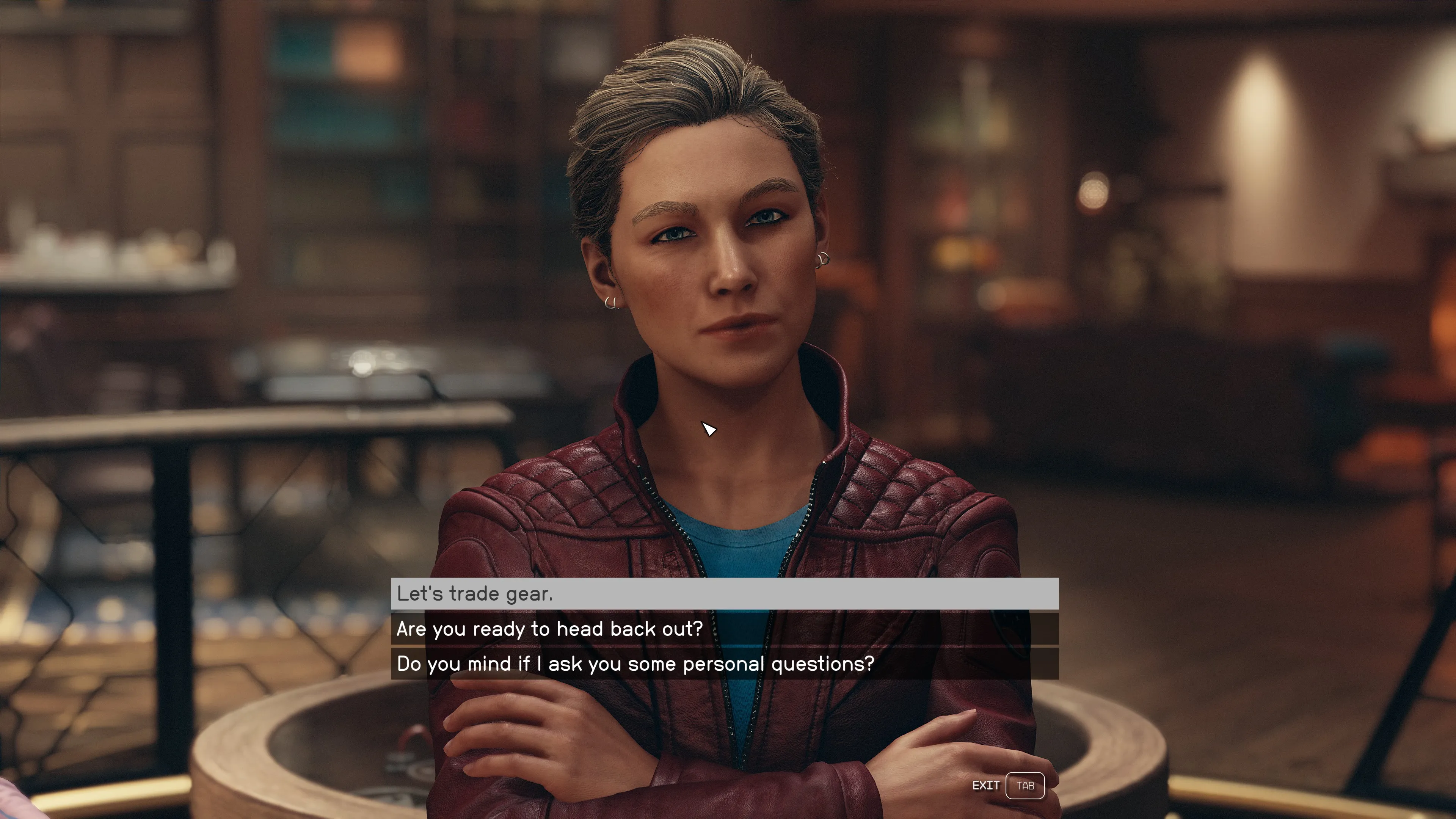1456x819 pixels.
Task: Select the personal questions dialogue reply
Action: (724, 664)
